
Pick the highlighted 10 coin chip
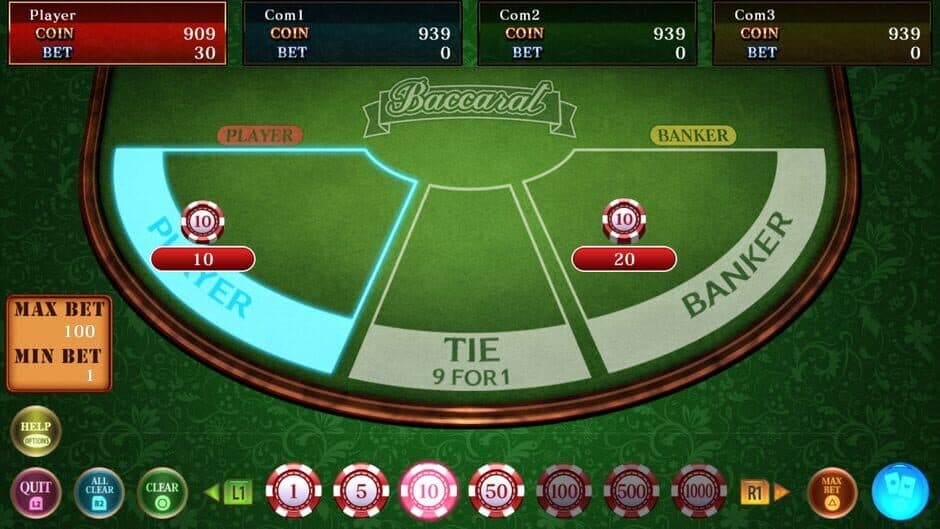(x=428, y=491)
